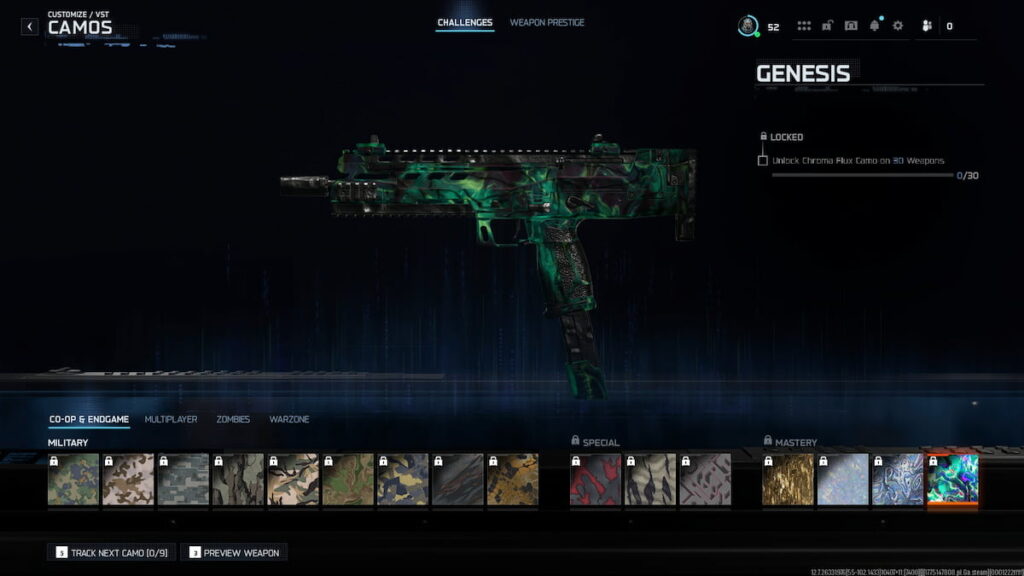The image size is (1024, 576).
Task: Show the Zombies camo category
Action: [x=233, y=420]
